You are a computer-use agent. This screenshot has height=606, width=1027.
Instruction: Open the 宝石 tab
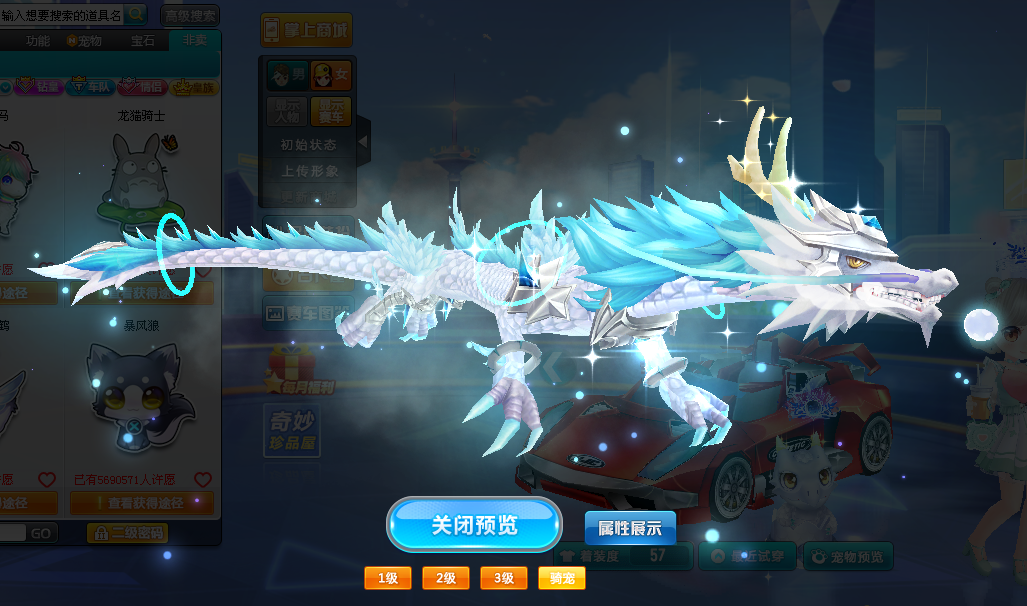tap(143, 41)
